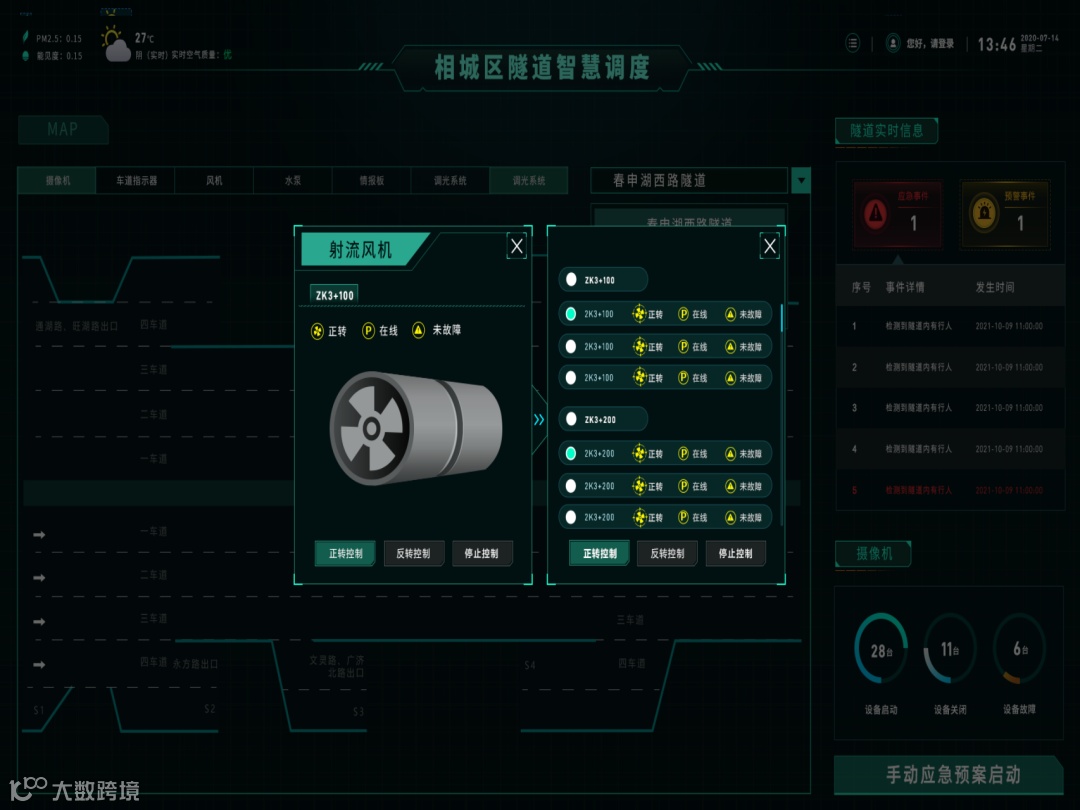The height and width of the screenshot is (810, 1080).
Task: Click 停止控制 in the 射流风机 dialog
Action: [482, 553]
